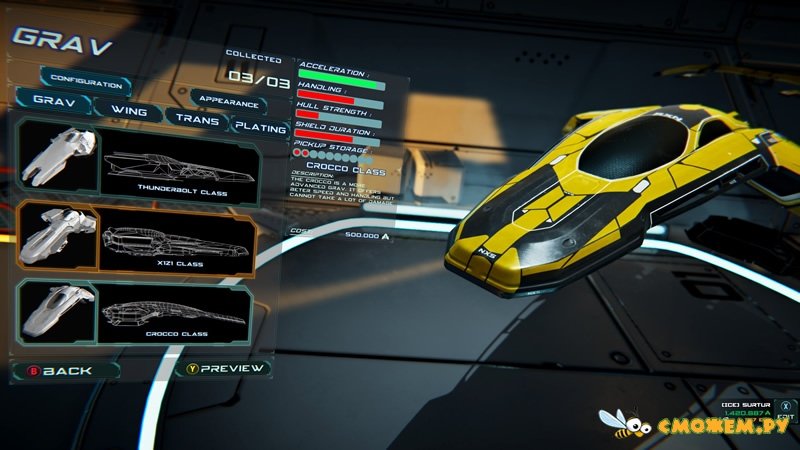This screenshot has width=800, height=450.
Task: Activate the Preview button
Action: click(x=225, y=368)
